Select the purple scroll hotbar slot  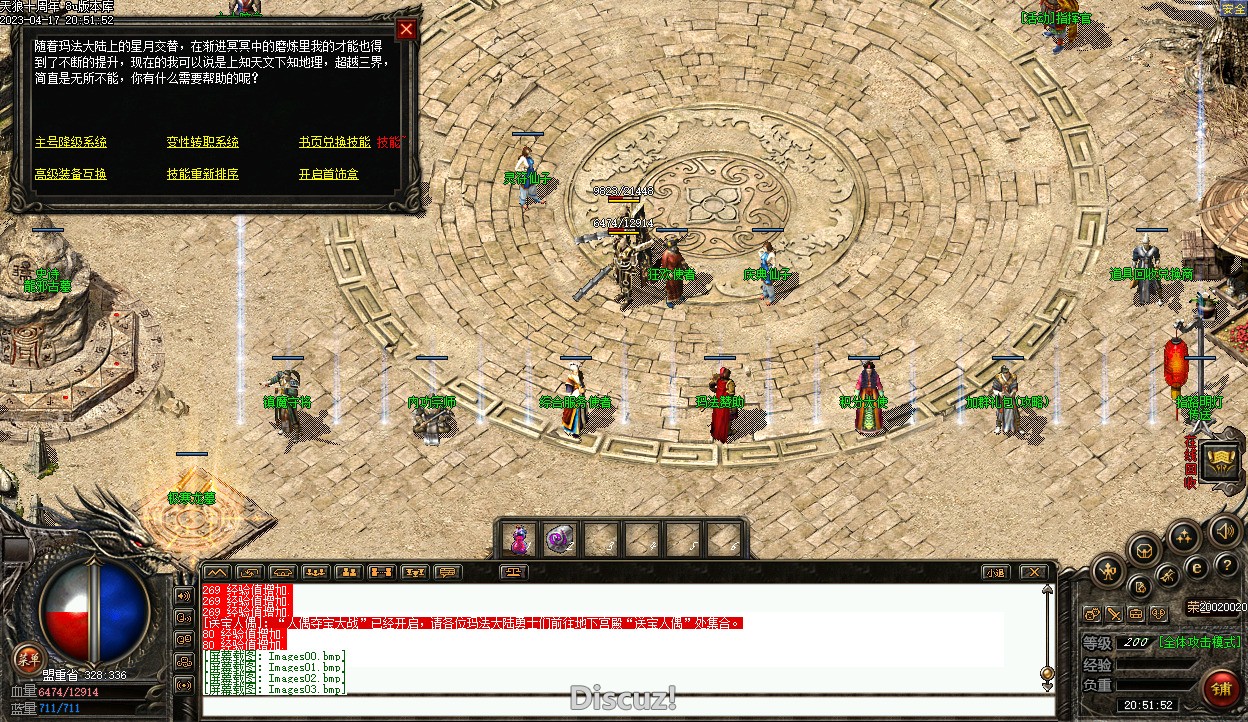pos(560,540)
